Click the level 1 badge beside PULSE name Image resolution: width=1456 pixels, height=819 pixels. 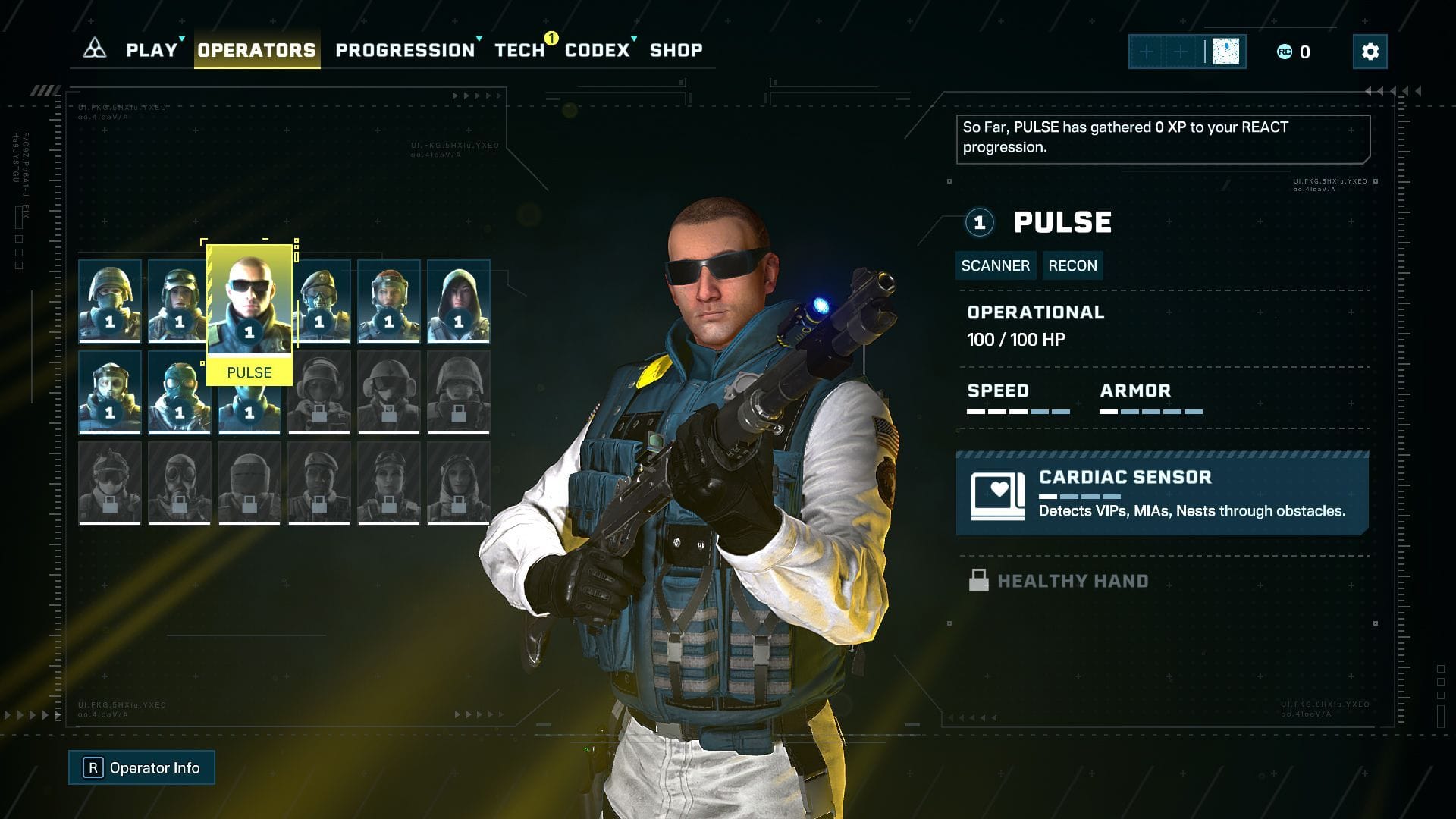tap(979, 222)
